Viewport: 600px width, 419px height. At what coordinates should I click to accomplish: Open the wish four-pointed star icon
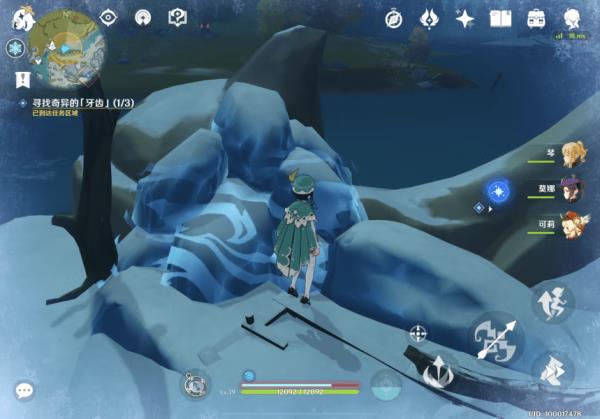click(x=464, y=18)
